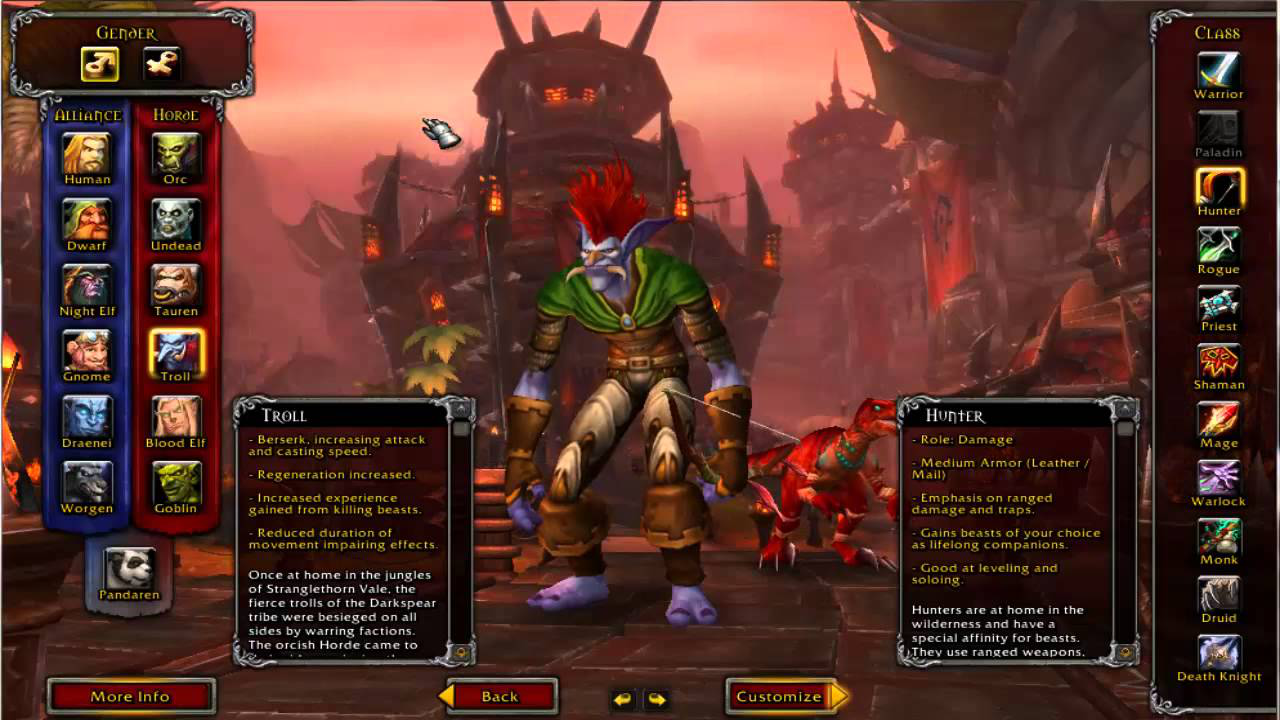
Task: Rotate character with the left arrow
Action: point(623,698)
